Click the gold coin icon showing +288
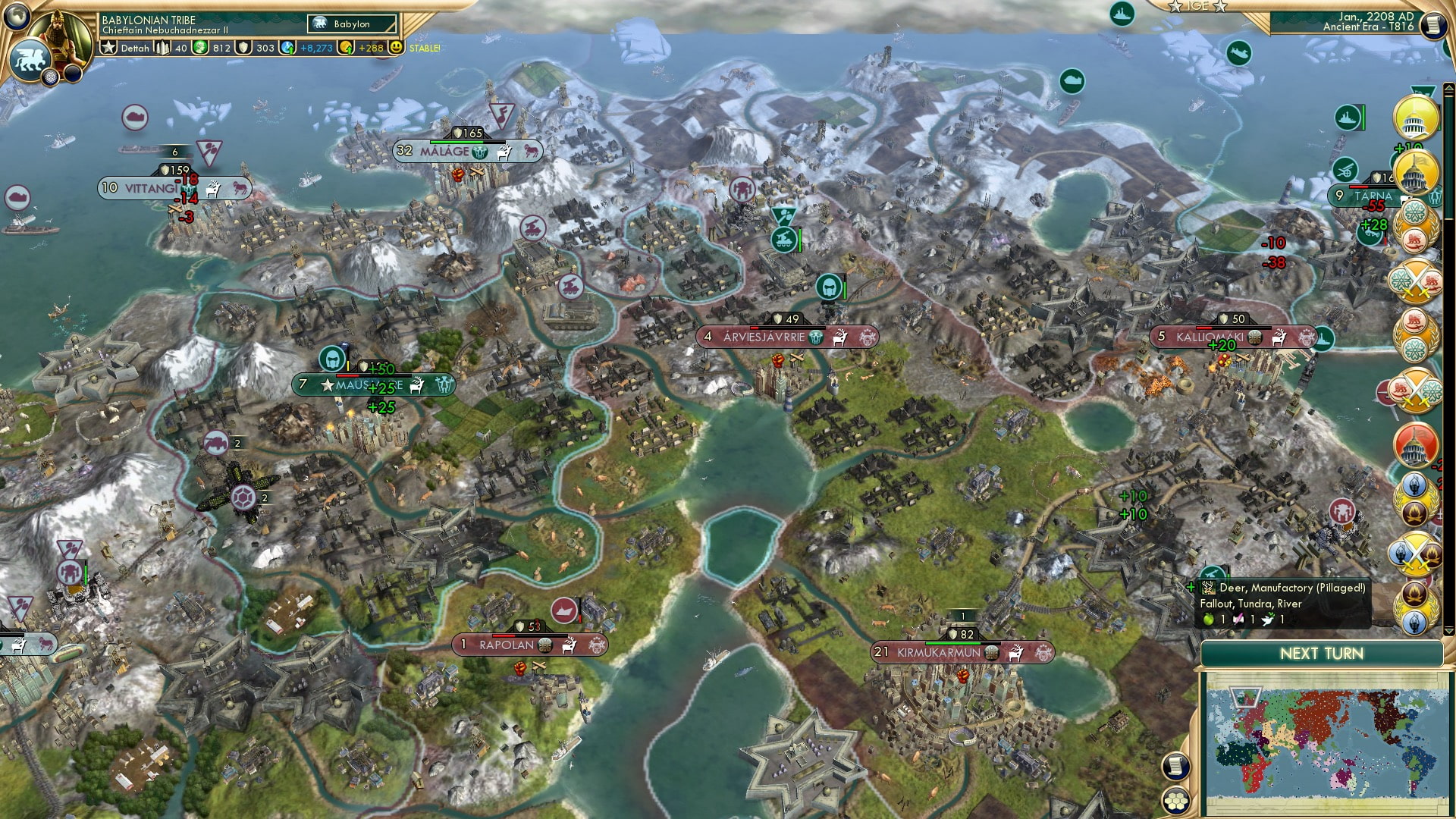Viewport: 1456px width, 819px height. point(347,48)
